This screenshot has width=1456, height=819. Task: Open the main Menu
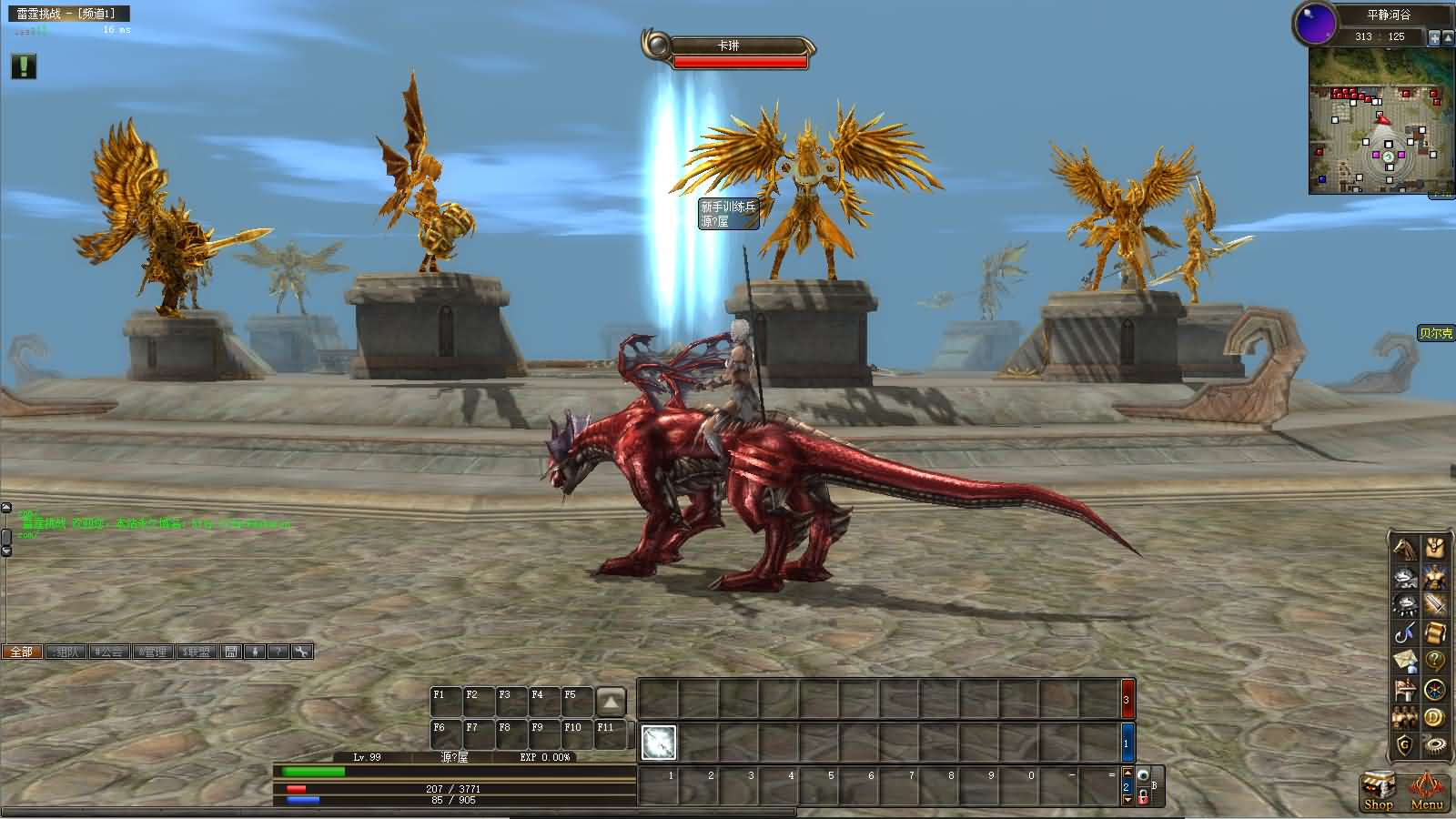[x=1426, y=790]
